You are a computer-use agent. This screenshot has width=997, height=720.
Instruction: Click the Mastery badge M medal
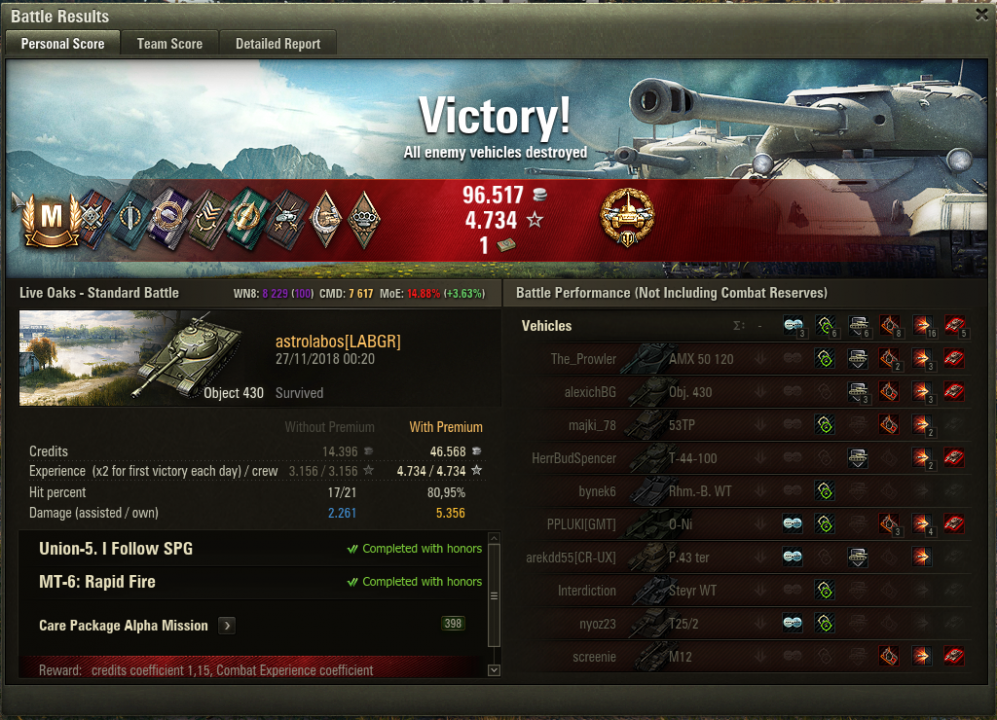[50, 220]
